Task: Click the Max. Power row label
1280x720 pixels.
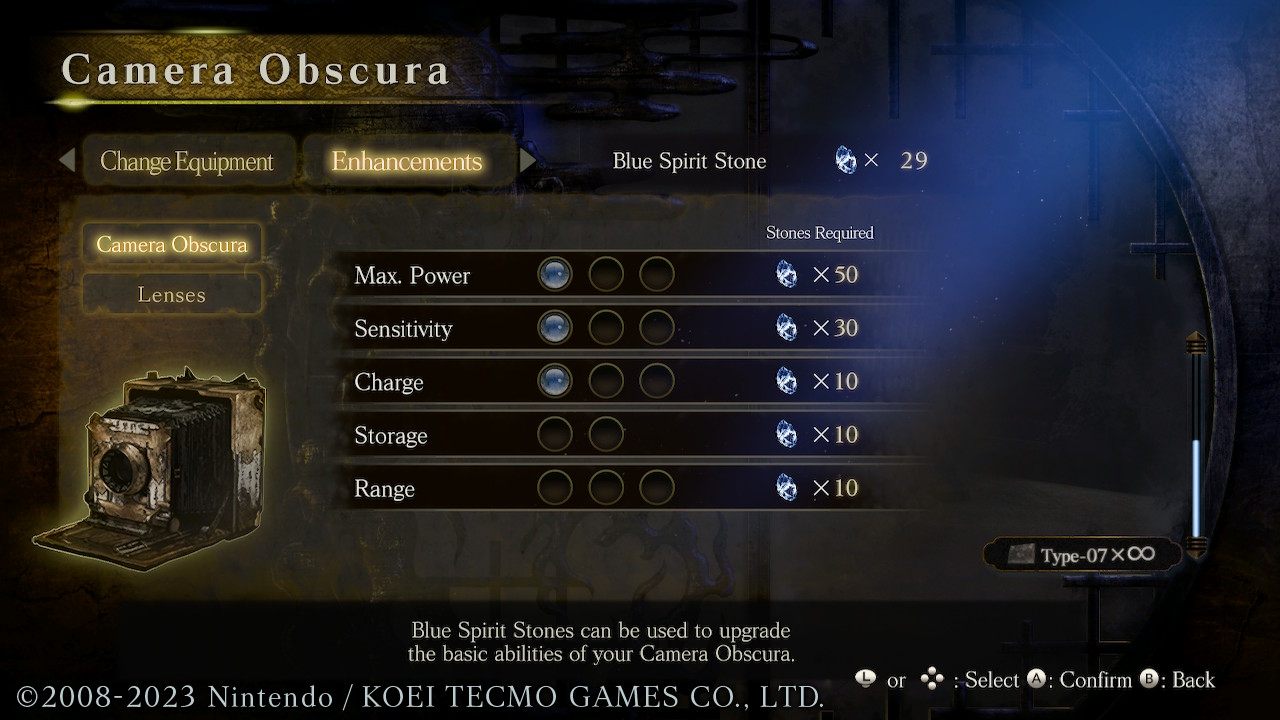Action: 412,275
